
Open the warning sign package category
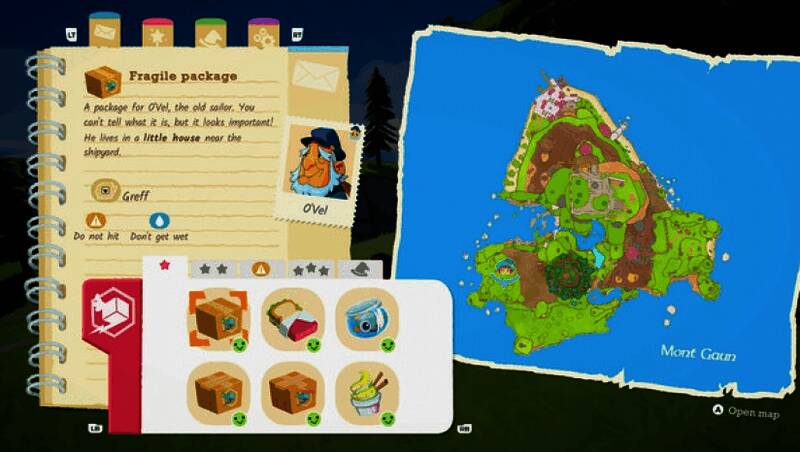click(260, 268)
